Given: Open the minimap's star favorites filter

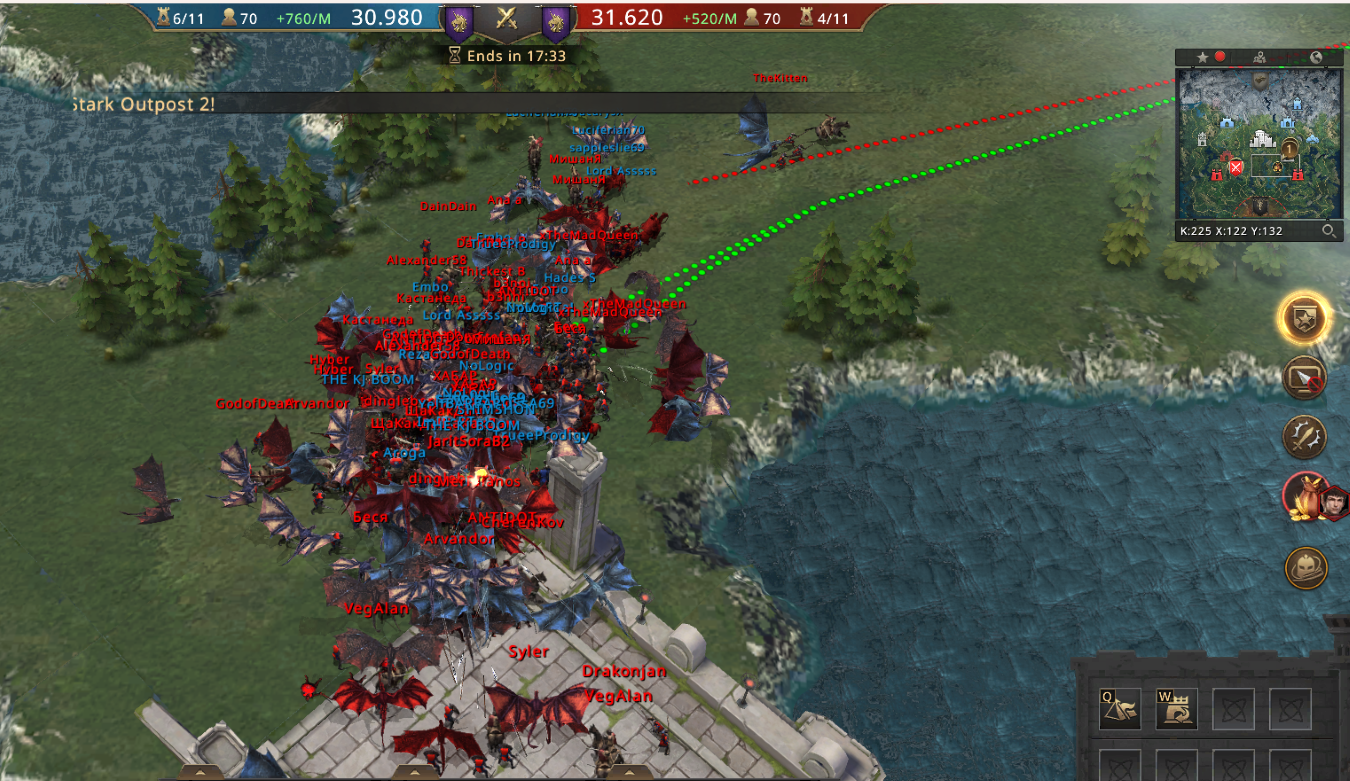Looking at the screenshot, I should [x=1202, y=58].
